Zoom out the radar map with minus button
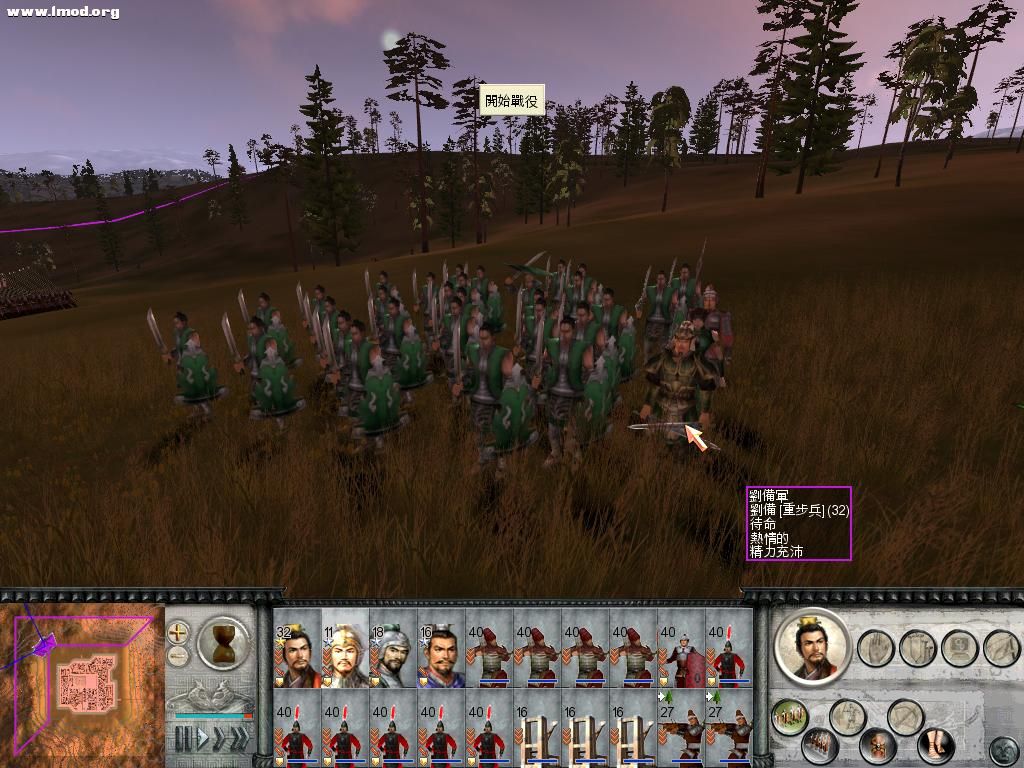The width and height of the screenshot is (1024, 768). tap(178, 655)
